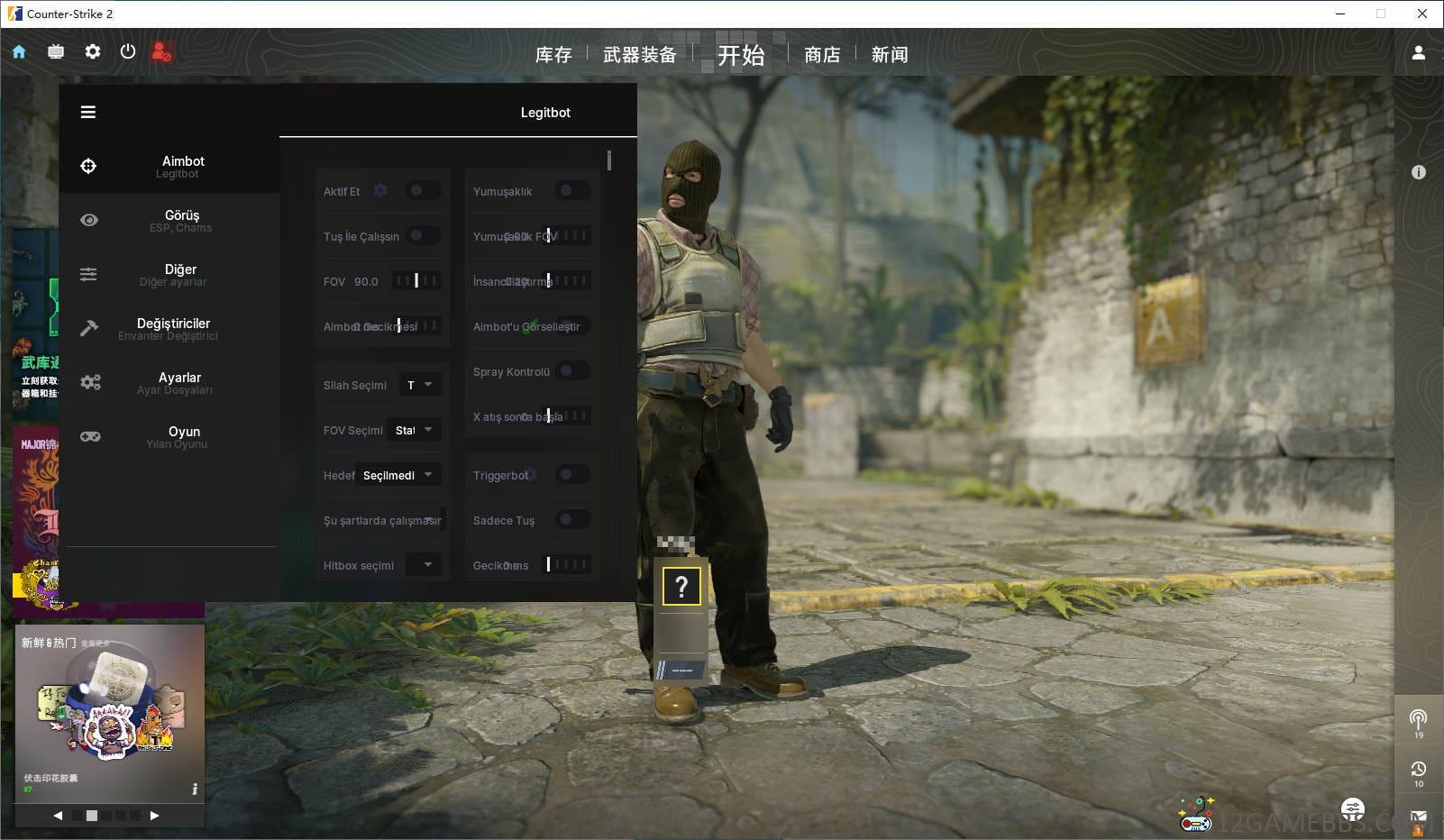The height and width of the screenshot is (840, 1444).
Task: Open the Diğer ayarlar section
Action: tap(179, 274)
